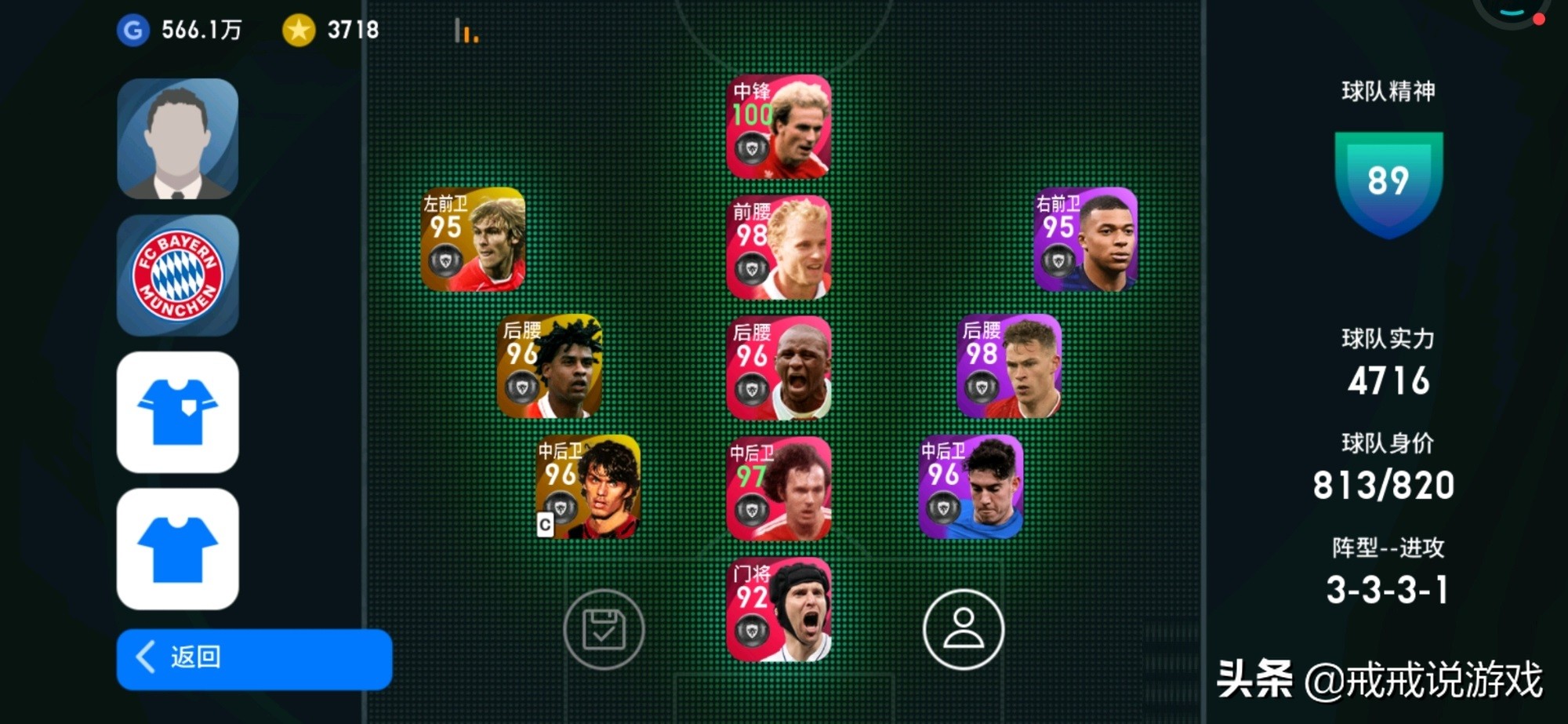This screenshot has width=1568, height=724.
Task: Select the 门将 92 goalkeeper card
Action: pyautogui.click(x=779, y=609)
